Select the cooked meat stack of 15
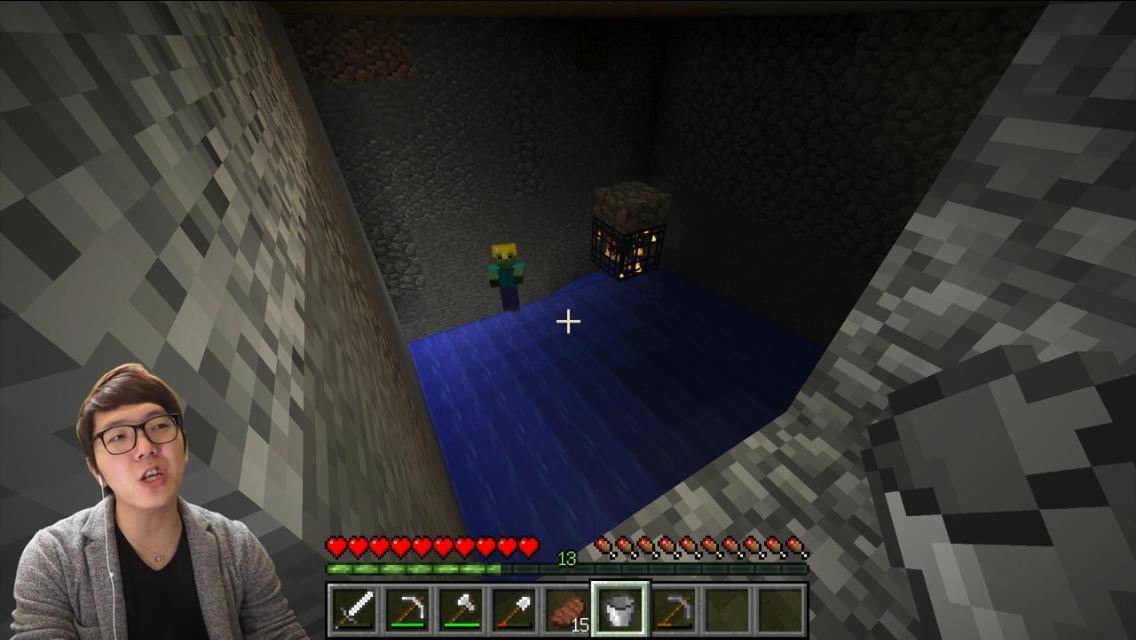The height and width of the screenshot is (640, 1136). [567, 609]
